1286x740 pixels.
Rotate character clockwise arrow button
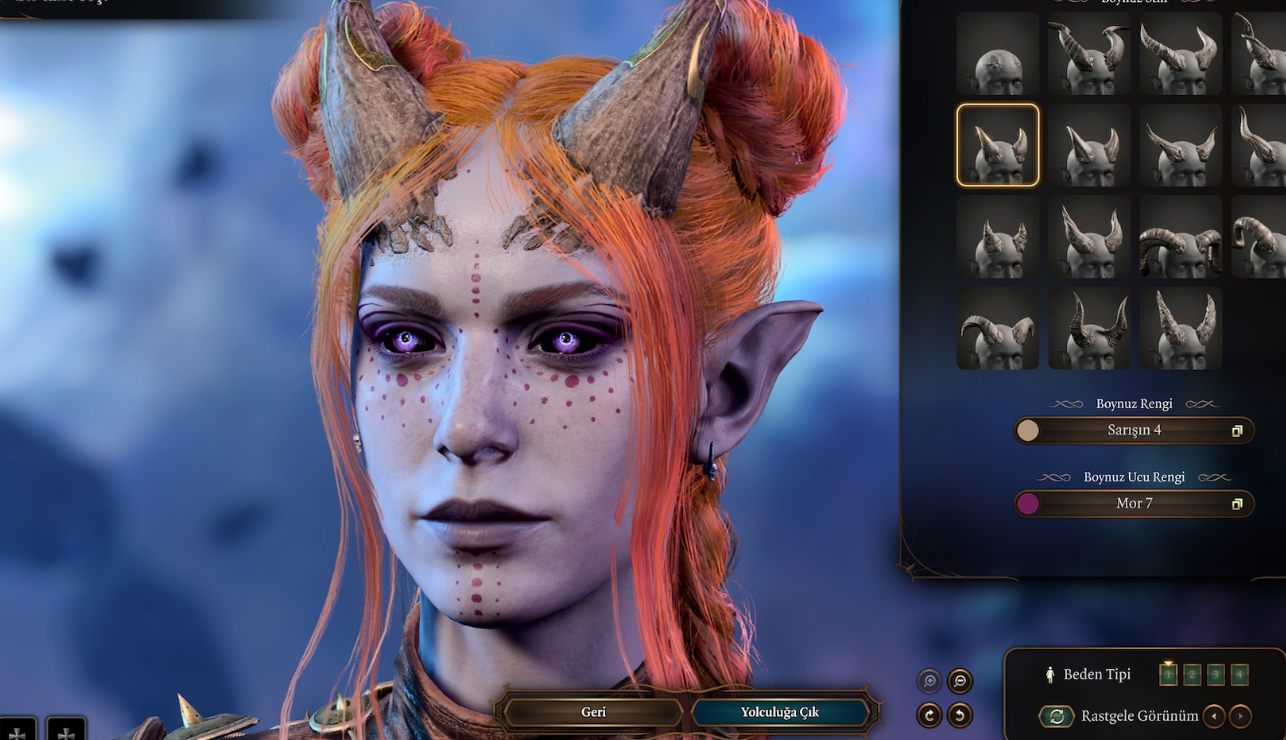coord(930,715)
